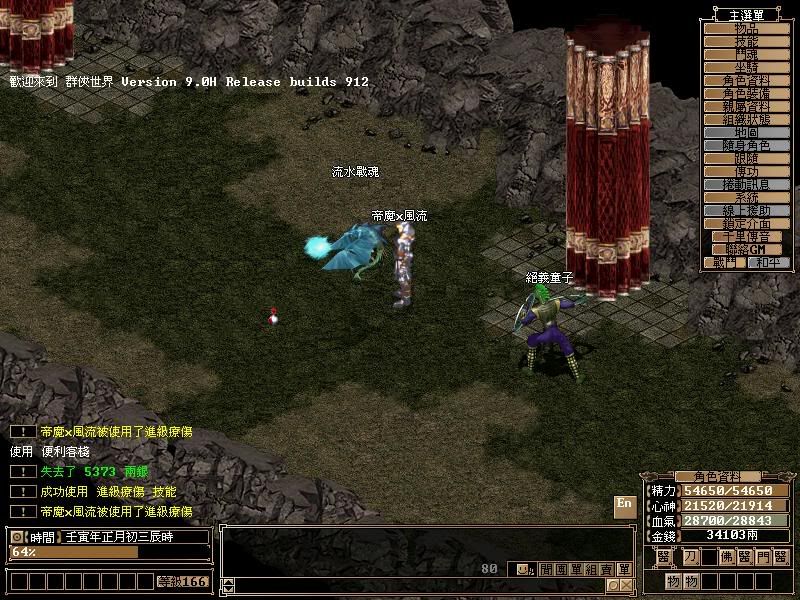Viewport: 800px width, 600px height.
Task: Select the 跟隨 follow menu entry
Action: pos(746,159)
